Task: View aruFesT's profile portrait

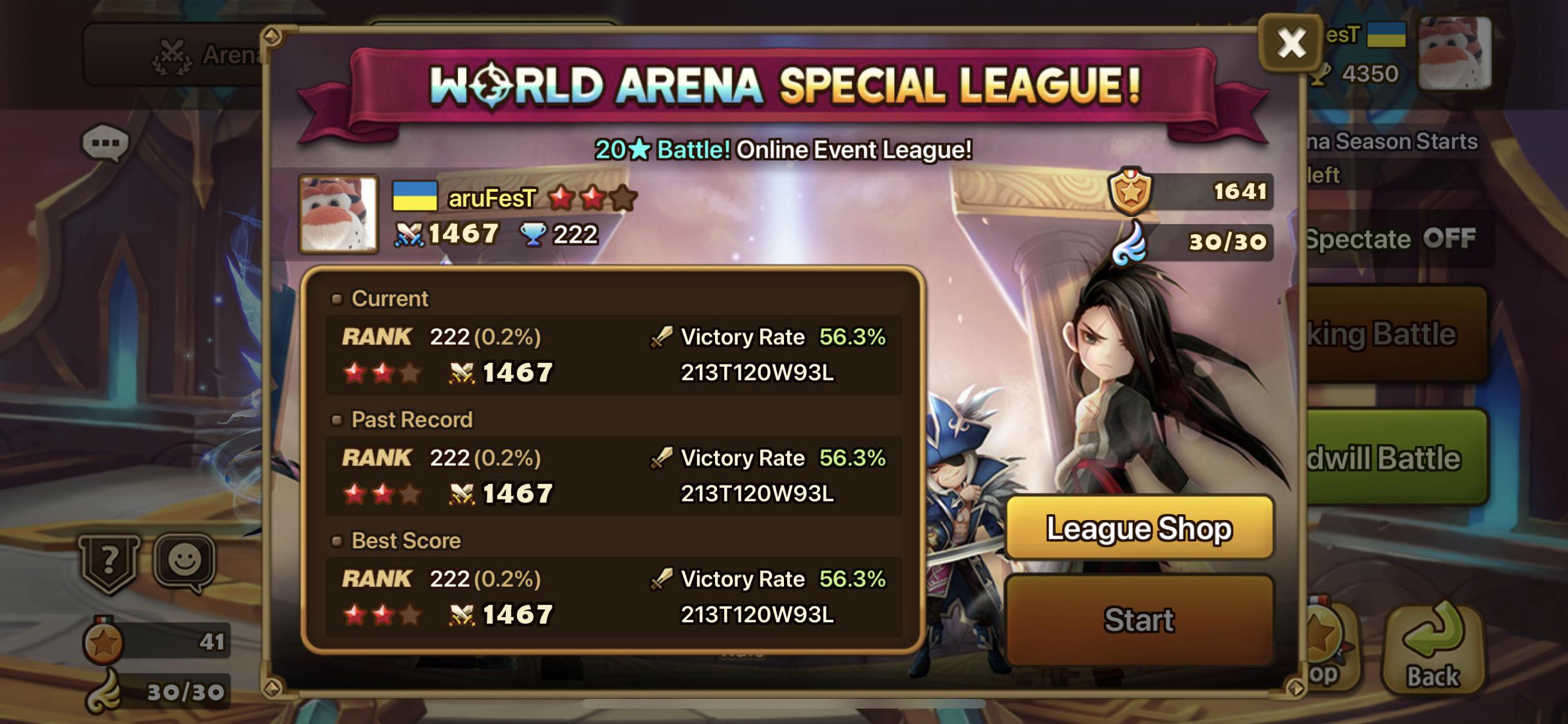Action: click(337, 214)
